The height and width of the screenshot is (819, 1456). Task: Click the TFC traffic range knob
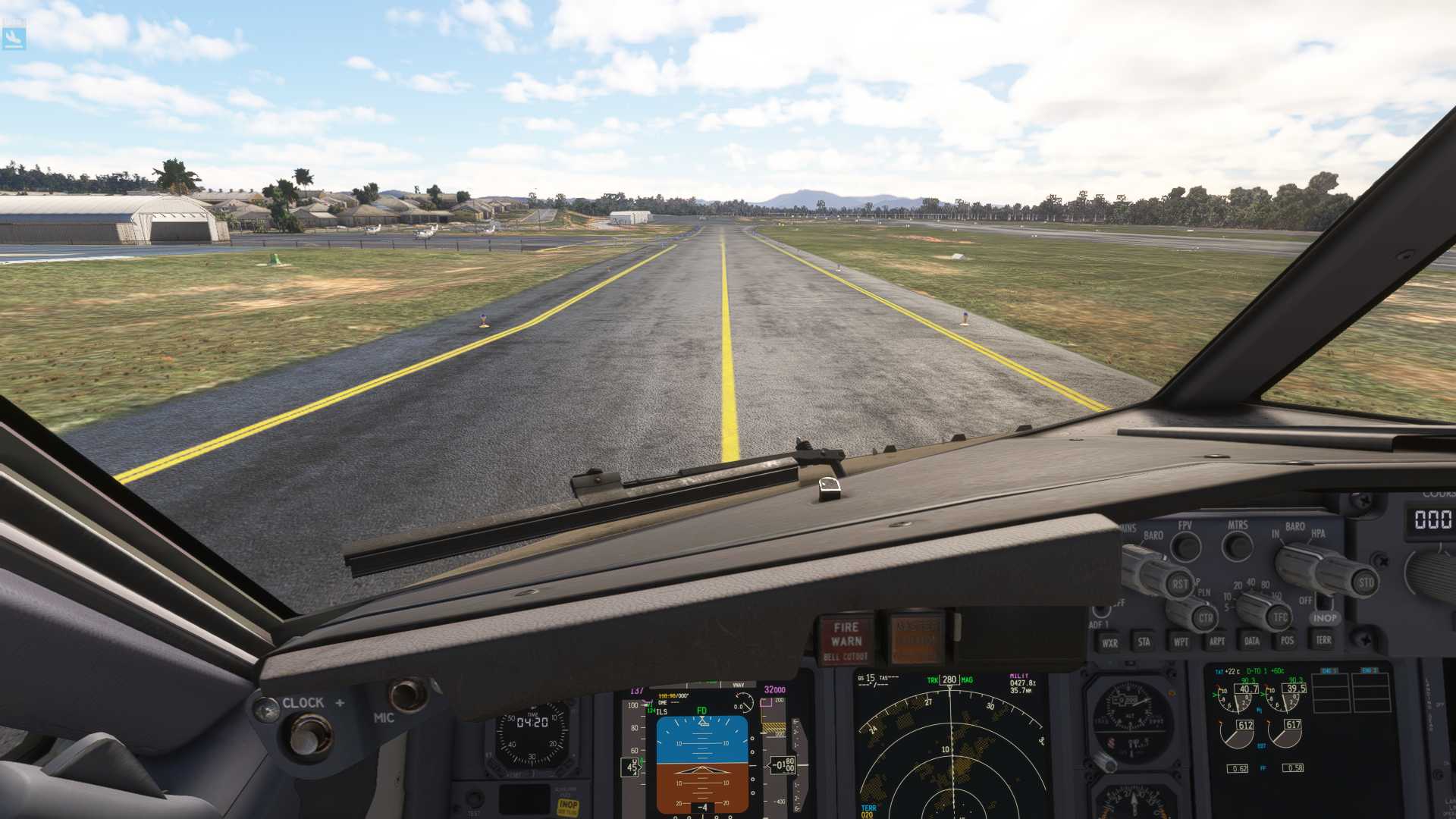(1280, 617)
